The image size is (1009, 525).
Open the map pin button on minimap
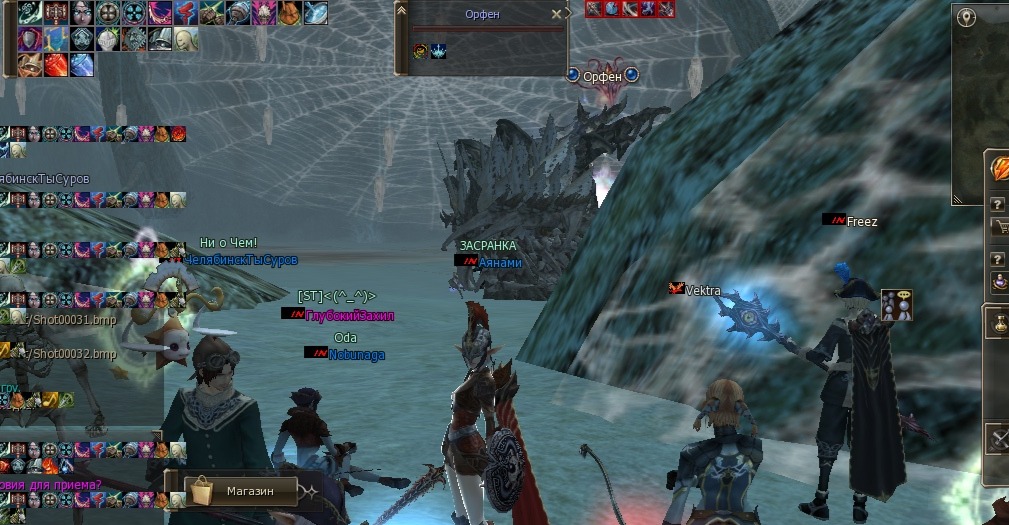tap(966, 17)
